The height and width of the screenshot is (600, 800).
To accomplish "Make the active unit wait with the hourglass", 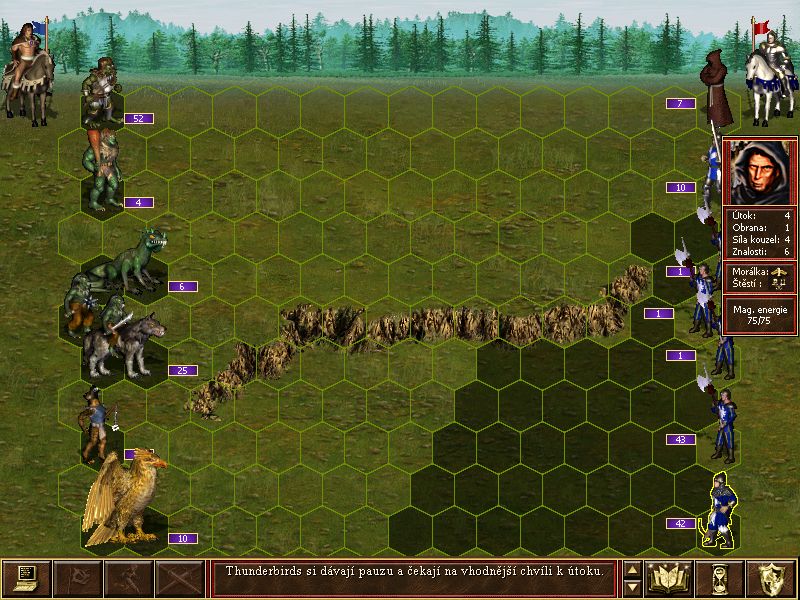I will [x=721, y=578].
